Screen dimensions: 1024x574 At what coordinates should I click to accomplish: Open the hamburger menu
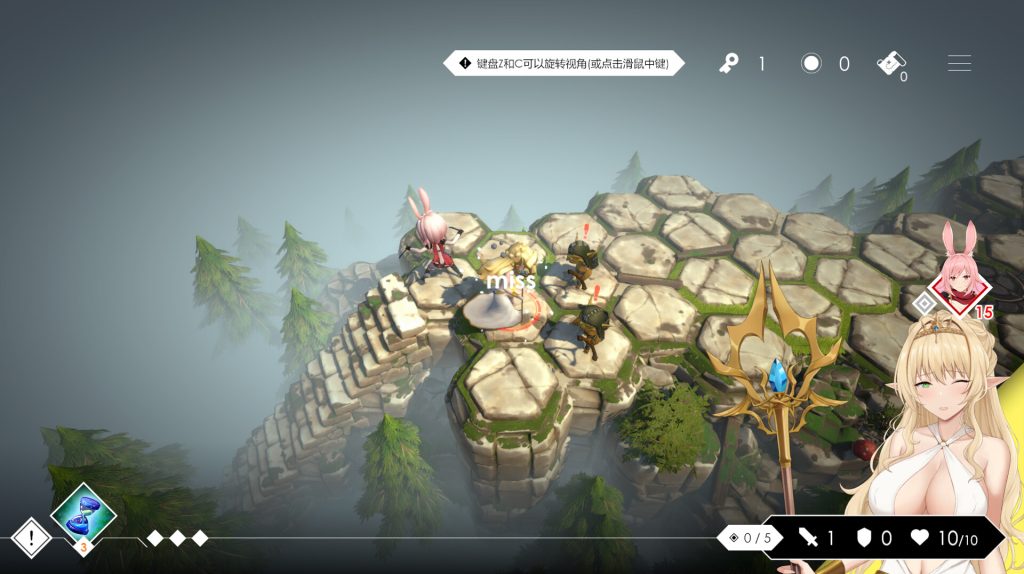point(959,64)
